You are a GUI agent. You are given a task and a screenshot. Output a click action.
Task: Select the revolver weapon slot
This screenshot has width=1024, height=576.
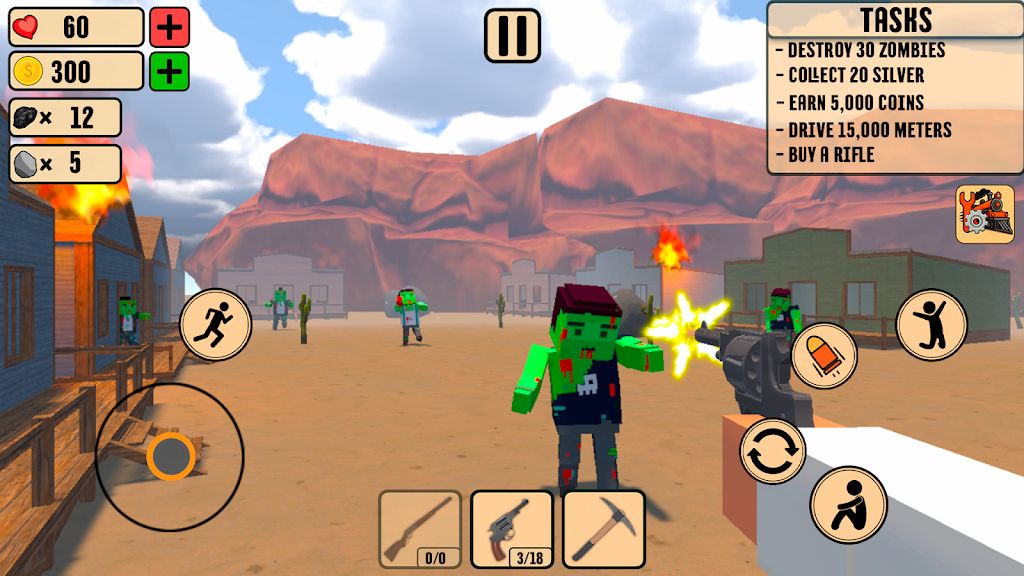pyautogui.click(x=512, y=529)
